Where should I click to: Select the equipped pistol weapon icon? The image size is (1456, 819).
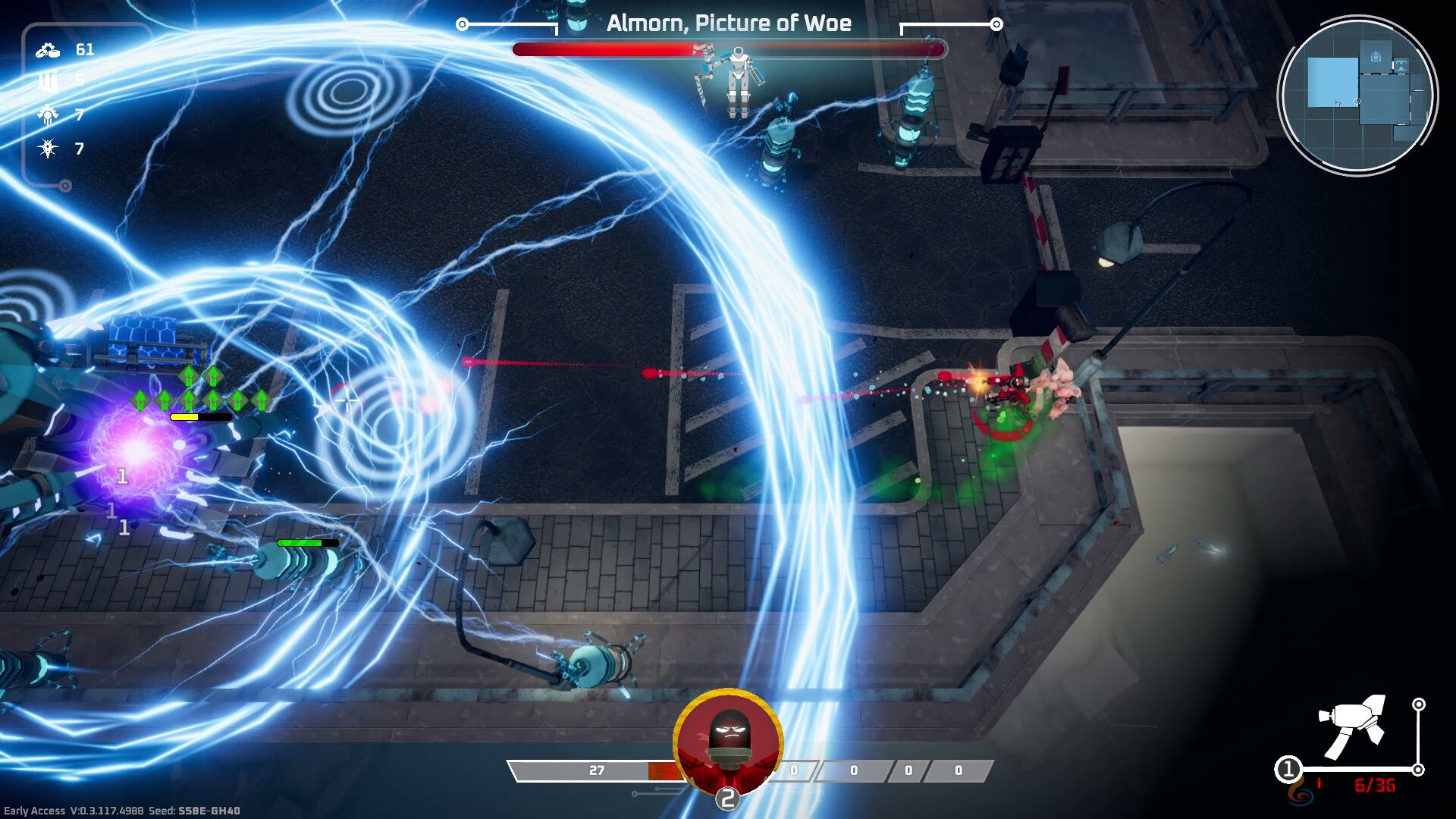[1355, 726]
